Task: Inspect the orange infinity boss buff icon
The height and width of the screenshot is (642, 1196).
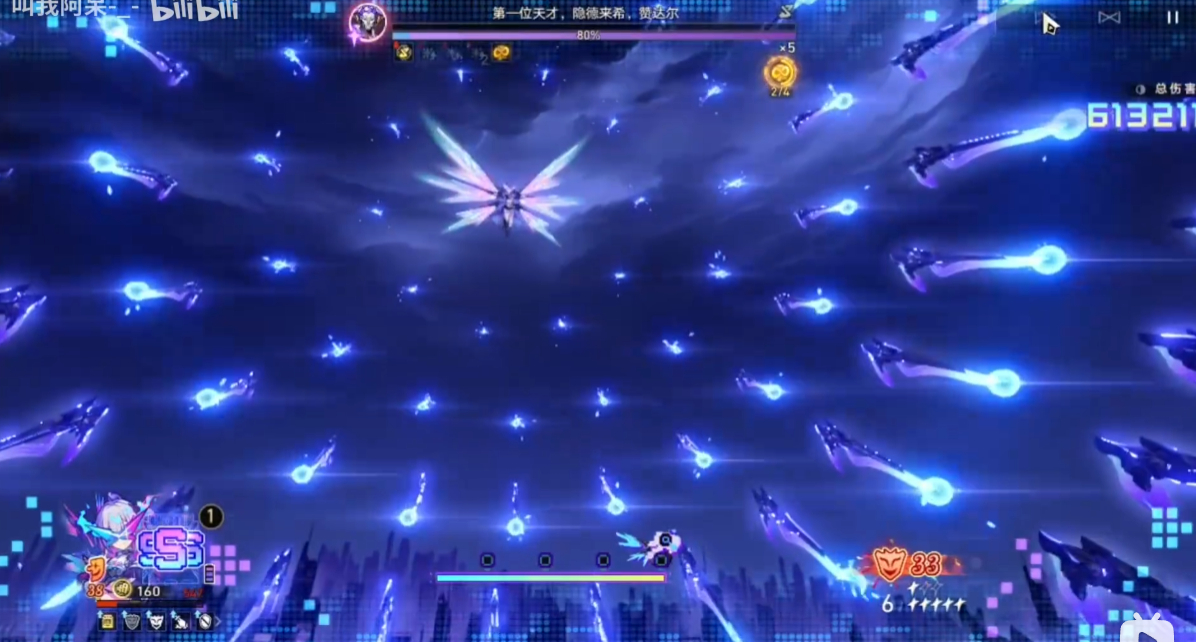Action: pos(501,53)
